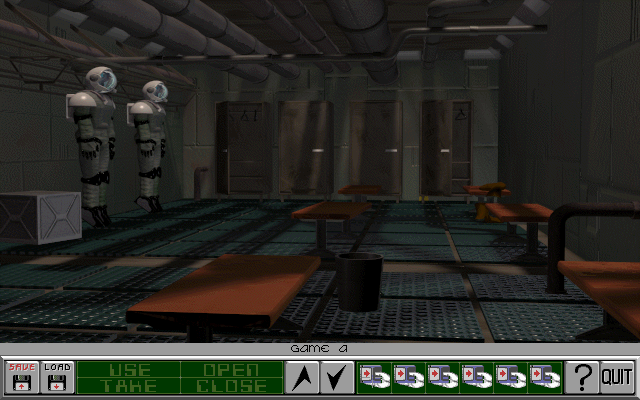Open help with the question mark
640x400 pixels.
coord(580,377)
